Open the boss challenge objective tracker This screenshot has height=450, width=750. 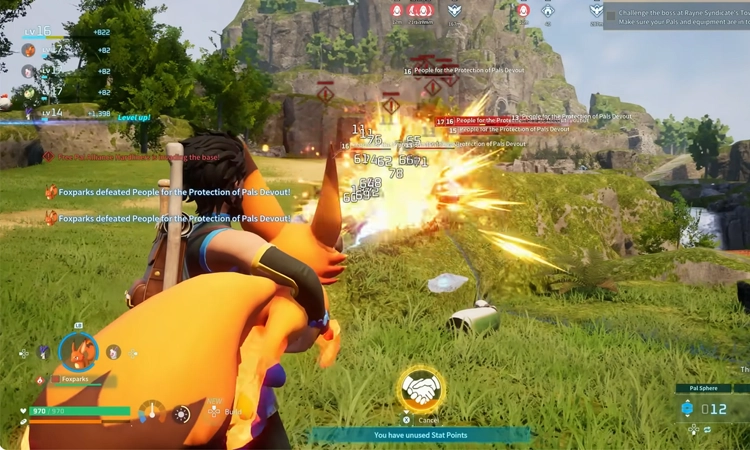676,16
